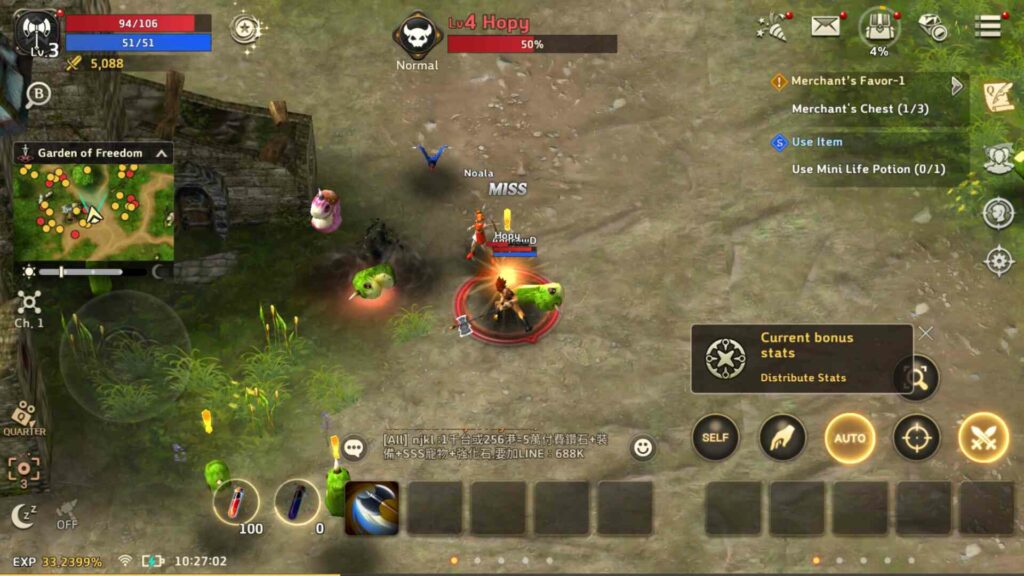Viewport: 1024px width, 576px height.
Task: Open the Ch. 1 channel selector
Action: 29,307
